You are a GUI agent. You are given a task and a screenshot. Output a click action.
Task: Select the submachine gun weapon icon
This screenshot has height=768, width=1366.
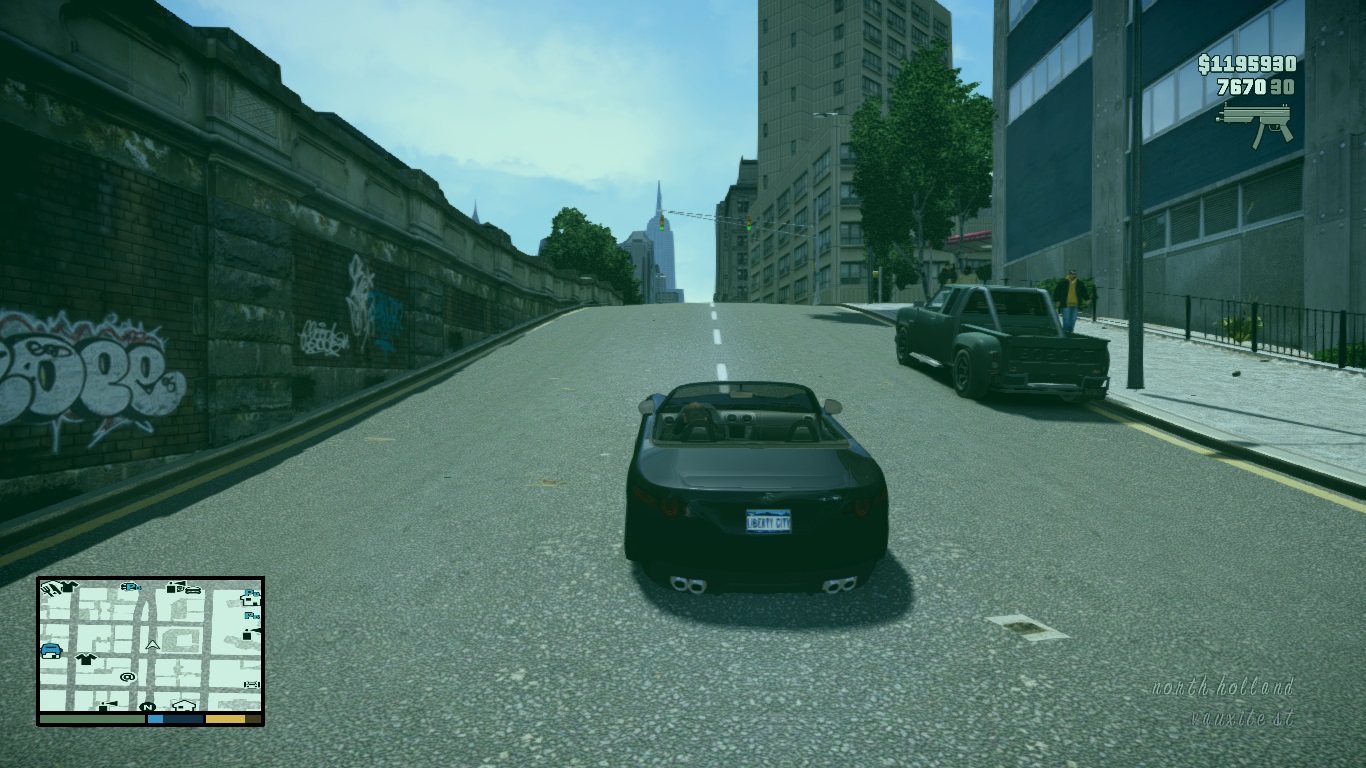(1255, 123)
